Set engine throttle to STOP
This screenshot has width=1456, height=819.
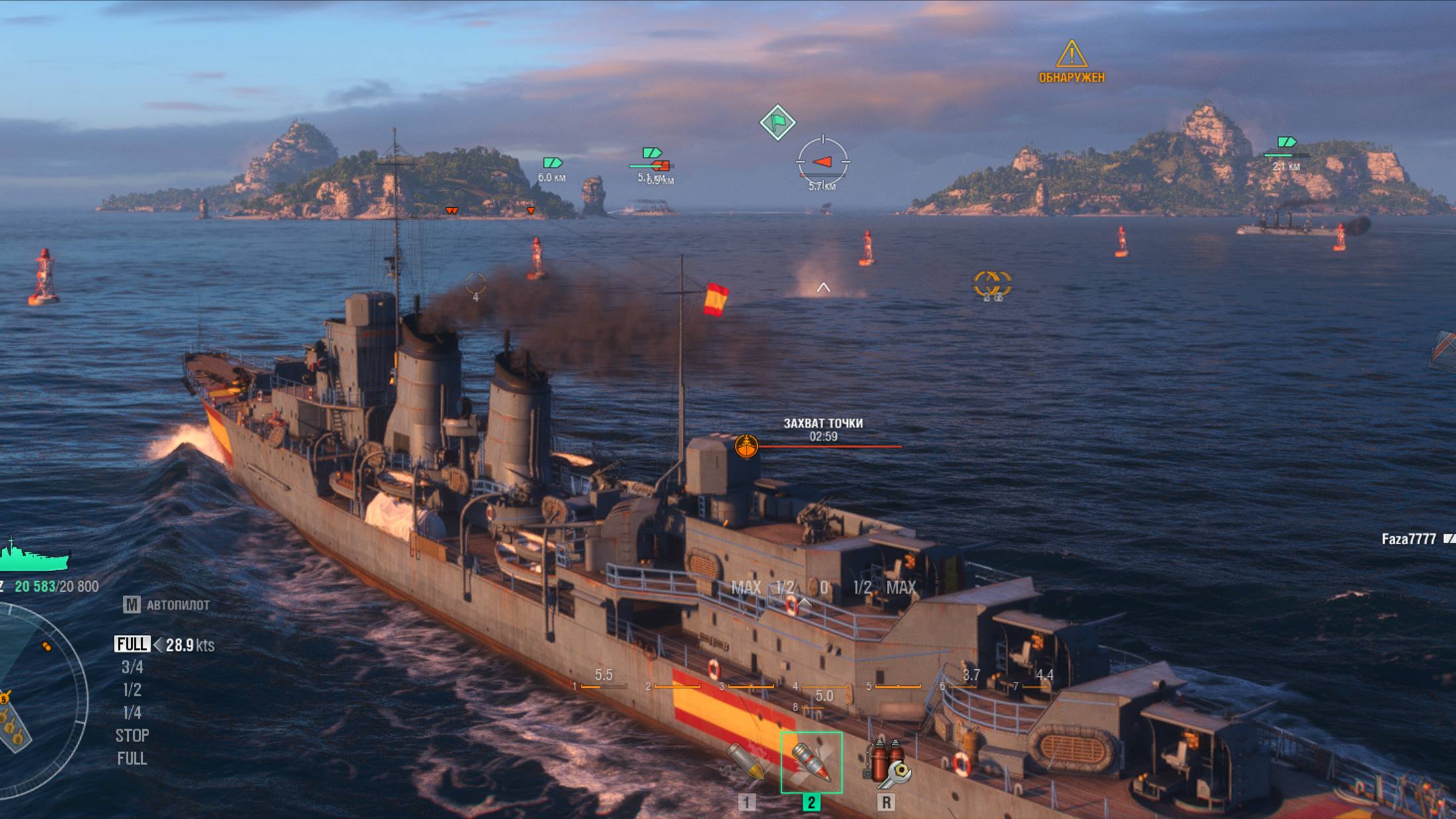click(x=132, y=736)
